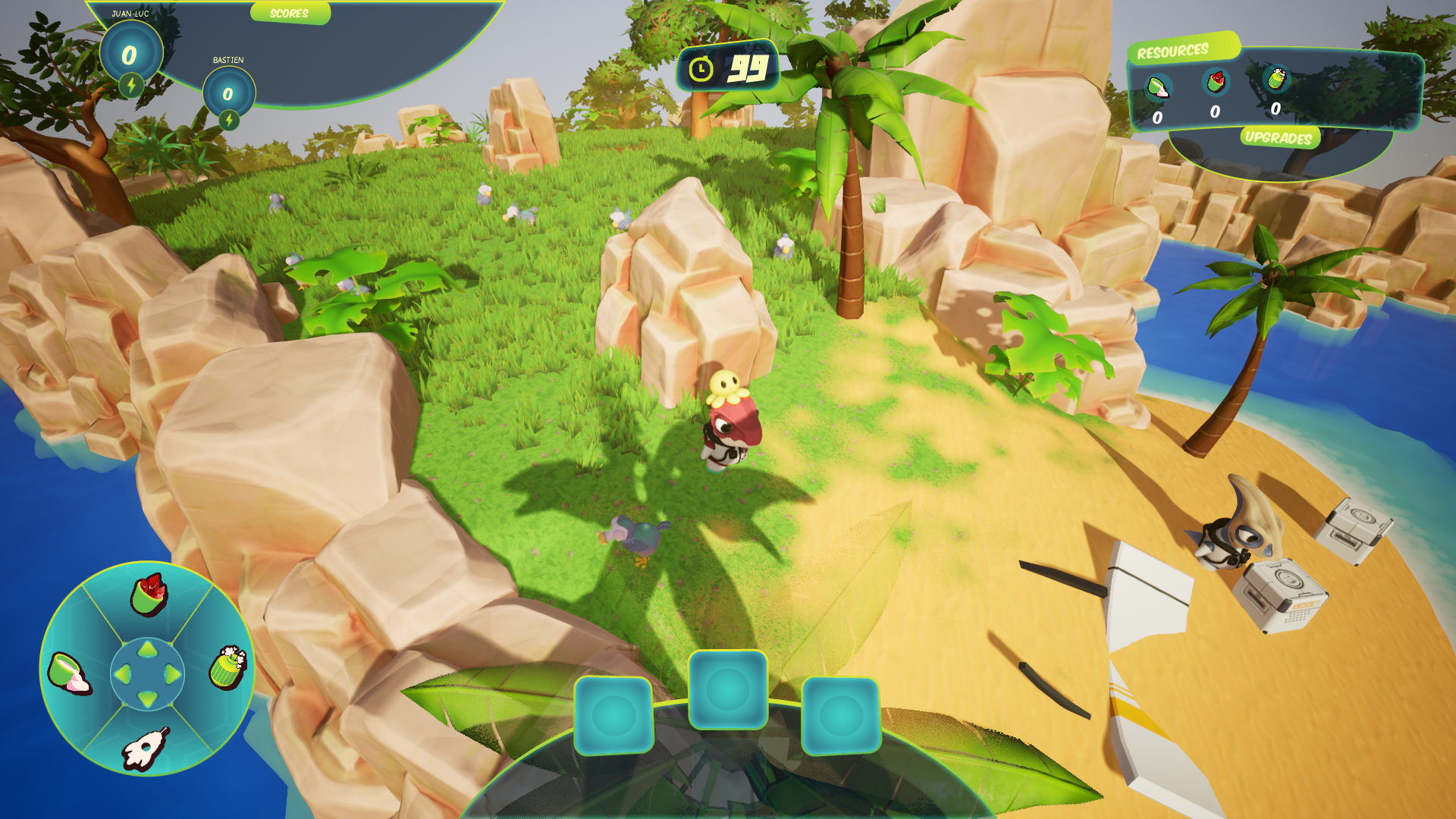The image size is (1456, 819).
Task: Click the red crystal resource icon under Resources
Action: [1216, 81]
